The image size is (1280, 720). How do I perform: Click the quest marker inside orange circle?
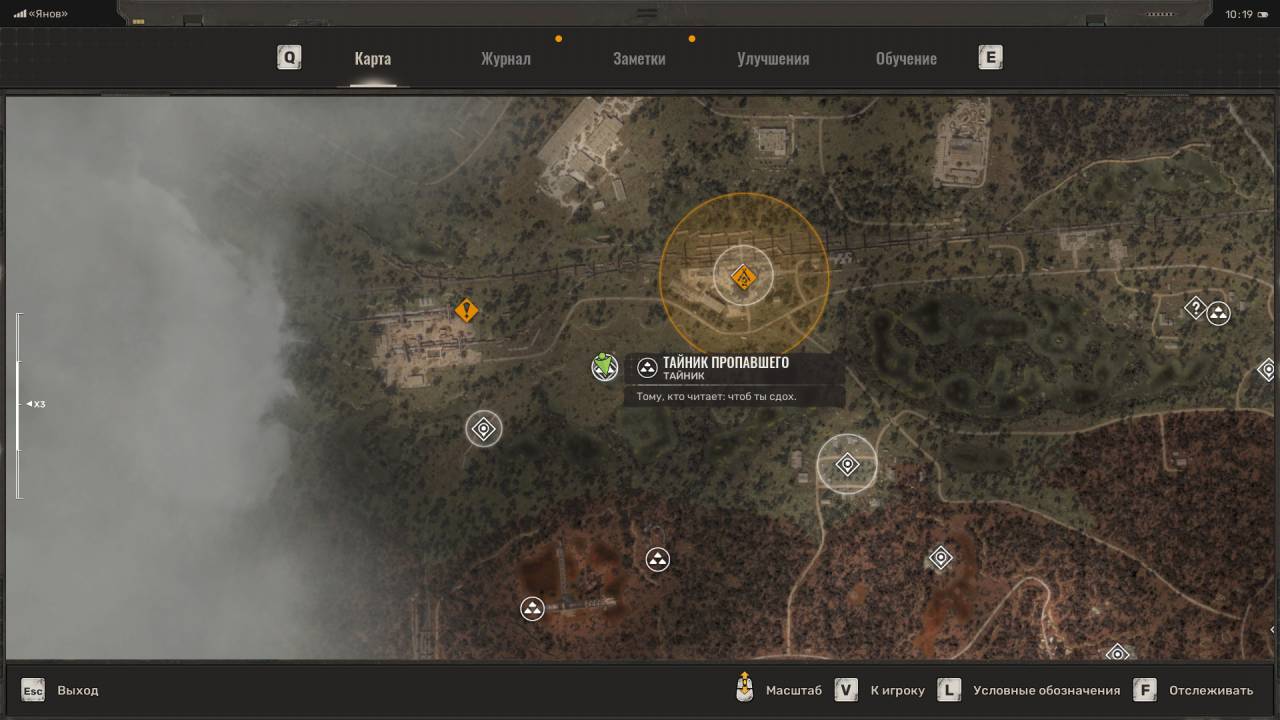click(x=743, y=276)
